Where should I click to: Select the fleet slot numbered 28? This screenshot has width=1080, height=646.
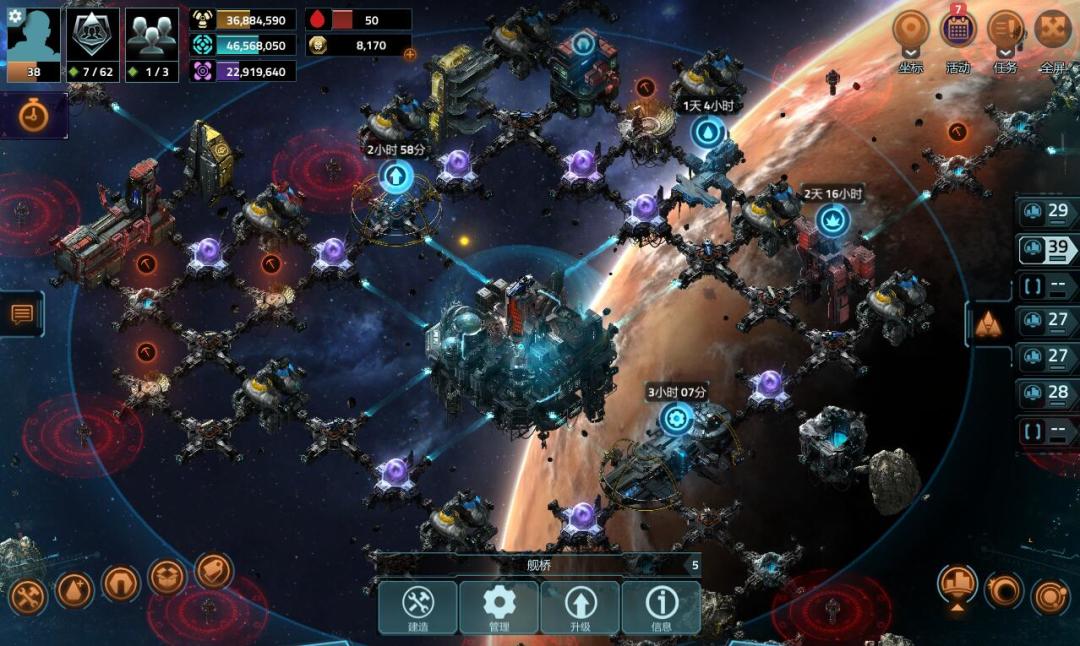click(x=1047, y=394)
